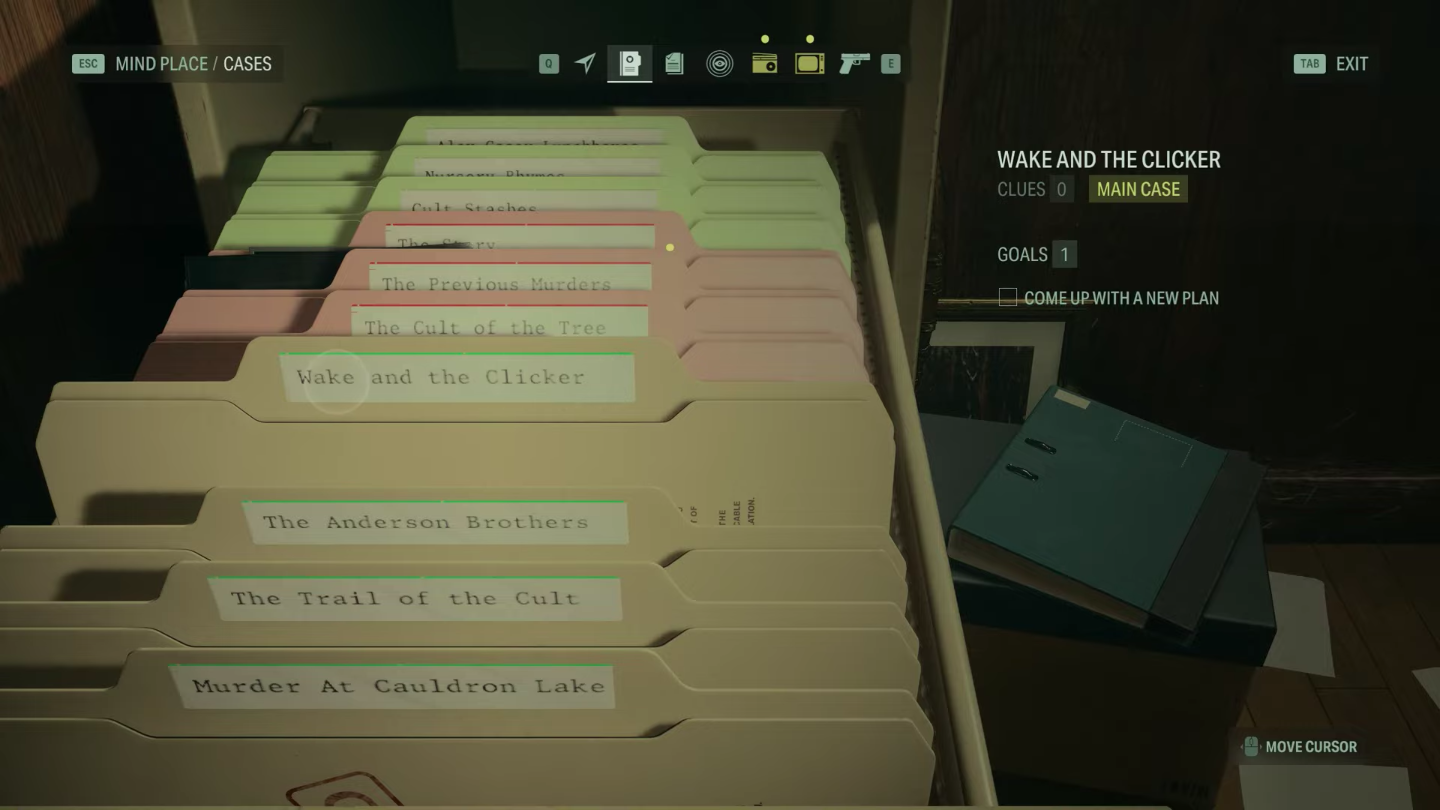Click the MAIN CASE label
This screenshot has width=1440, height=810.
1137,189
